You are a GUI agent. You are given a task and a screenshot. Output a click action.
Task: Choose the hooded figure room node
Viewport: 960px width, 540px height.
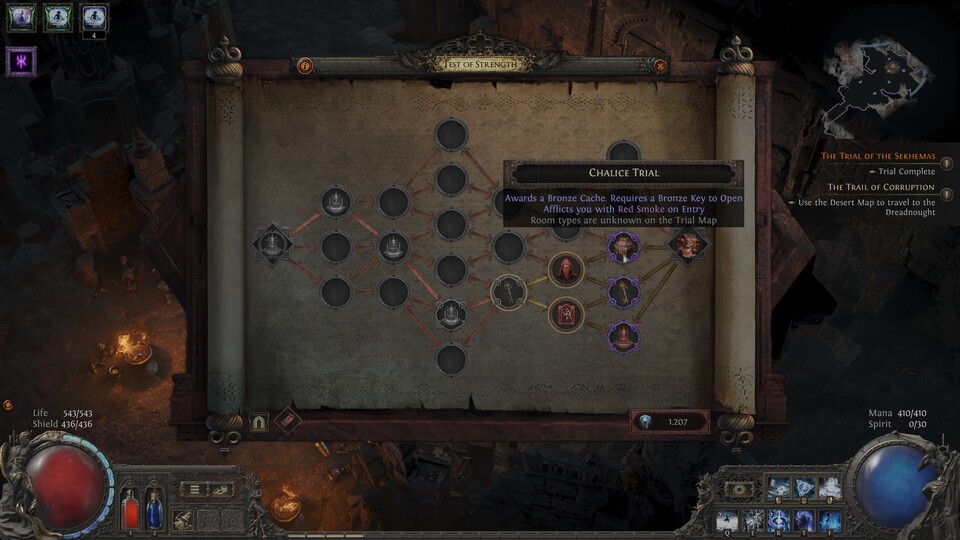pos(566,269)
